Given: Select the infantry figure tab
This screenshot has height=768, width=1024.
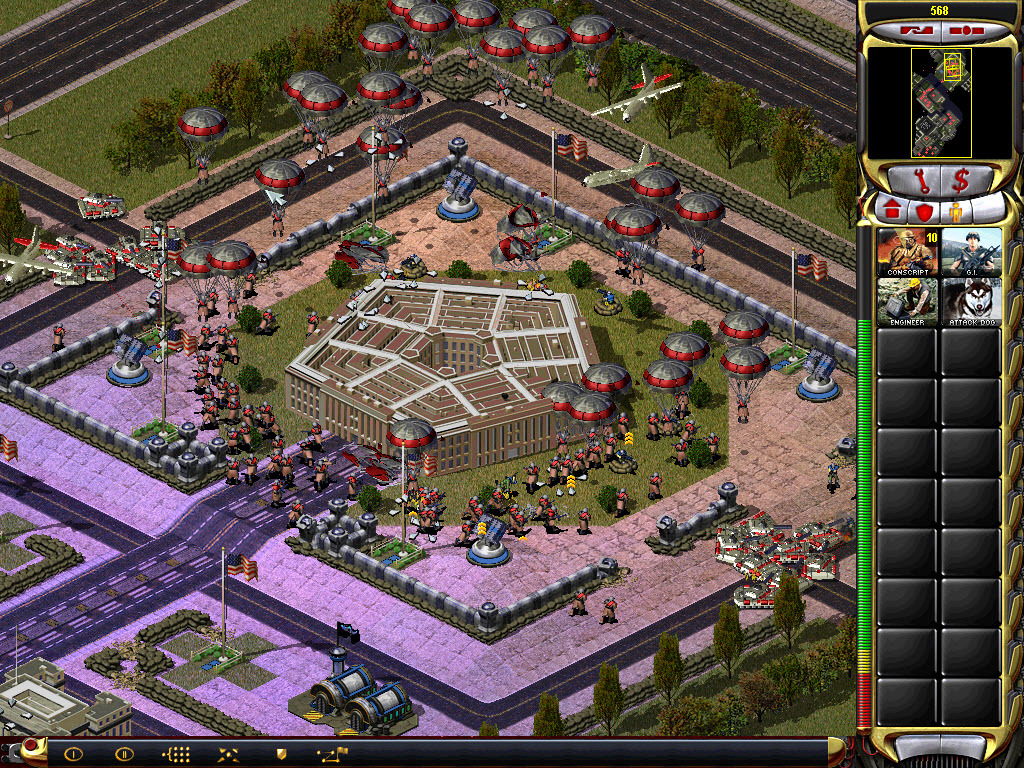Looking at the screenshot, I should coord(954,210).
